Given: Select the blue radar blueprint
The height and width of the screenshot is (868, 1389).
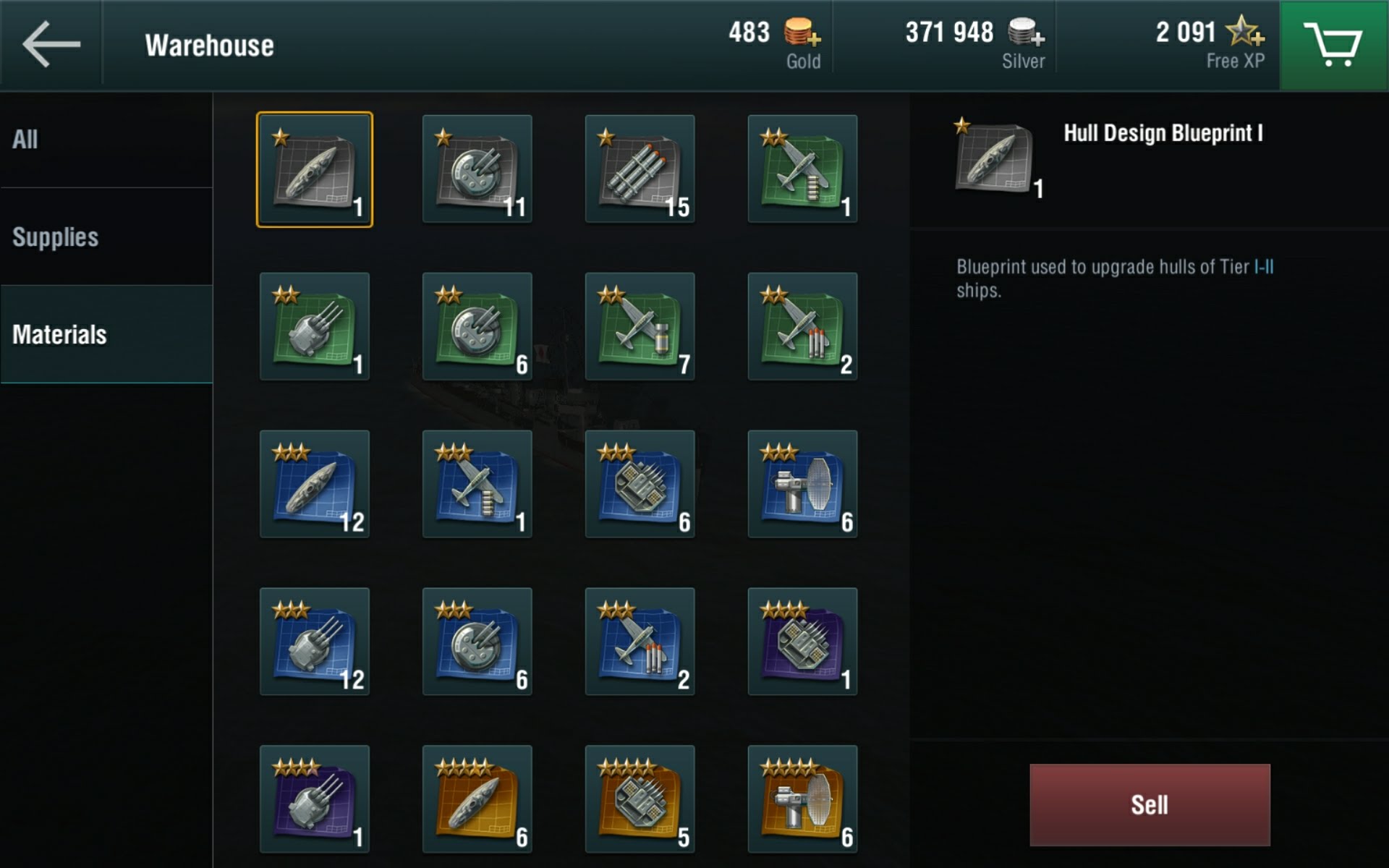Looking at the screenshot, I should tap(802, 484).
